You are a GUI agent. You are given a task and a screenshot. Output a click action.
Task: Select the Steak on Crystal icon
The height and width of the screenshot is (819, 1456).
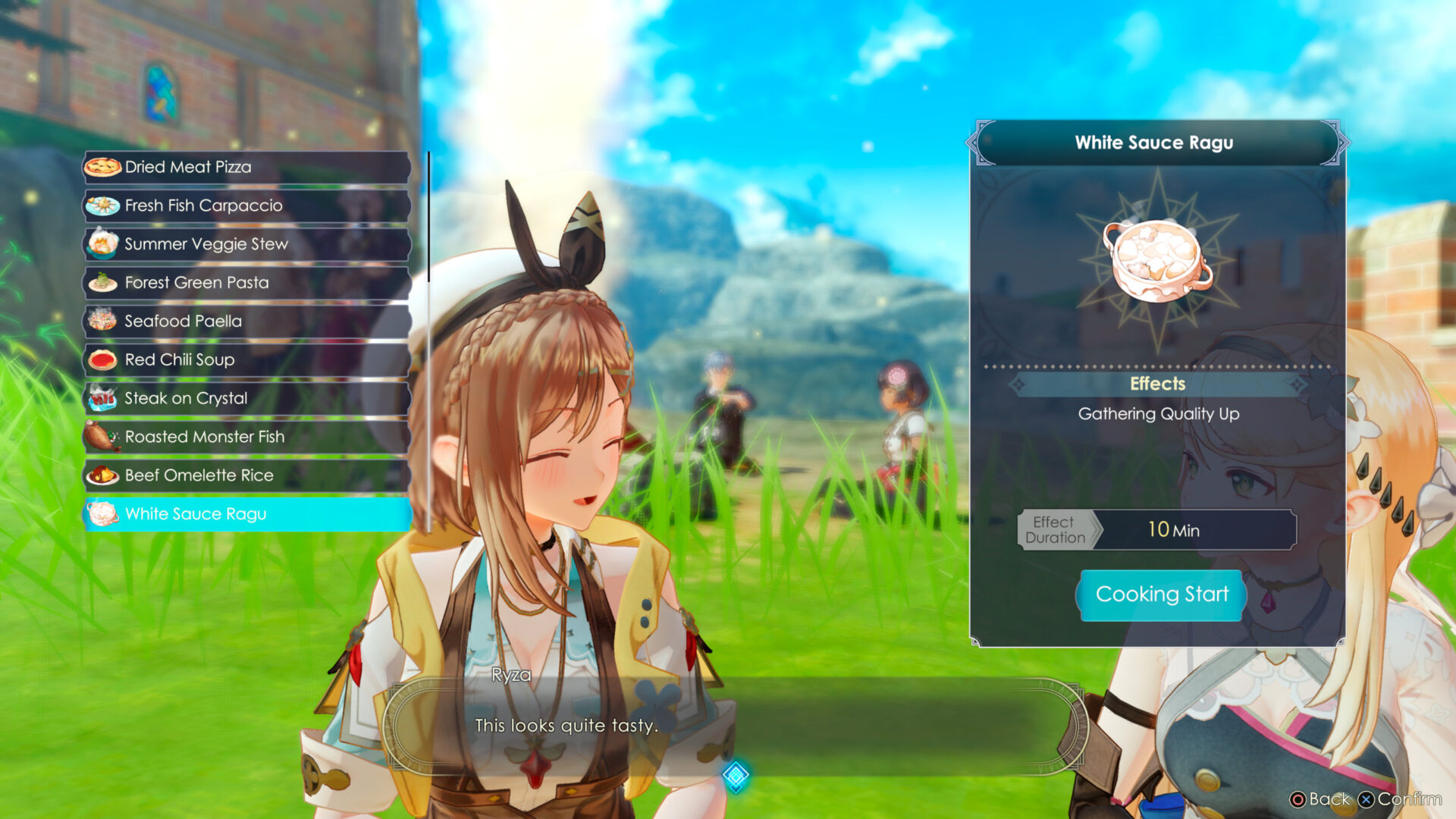[x=104, y=398]
